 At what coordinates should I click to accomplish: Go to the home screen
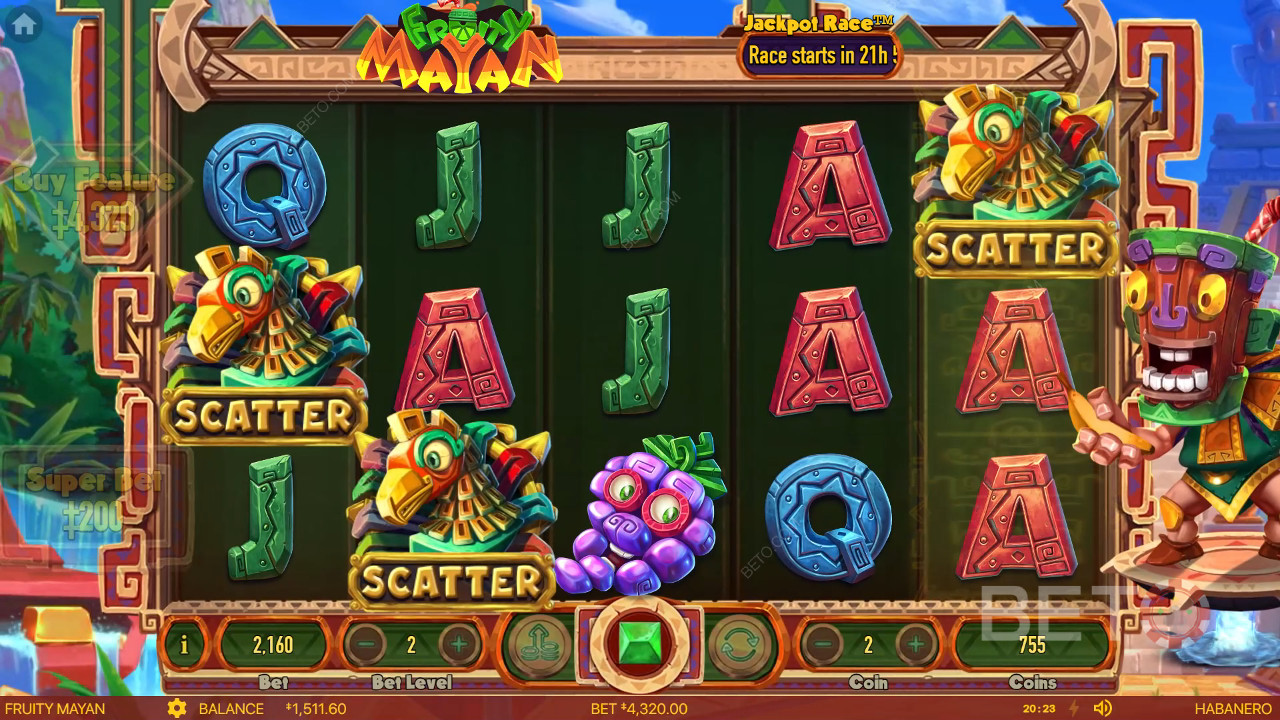pyautogui.click(x=23, y=25)
